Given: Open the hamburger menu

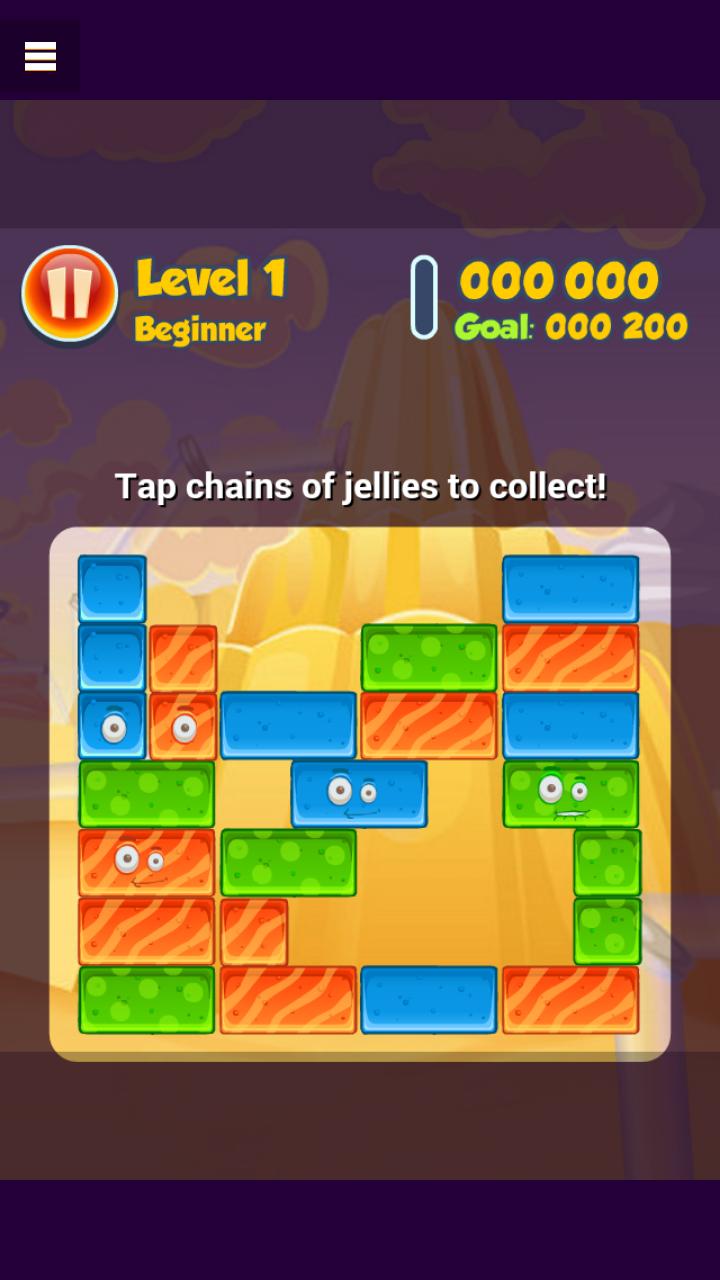Looking at the screenshot, I should [40, 57].
